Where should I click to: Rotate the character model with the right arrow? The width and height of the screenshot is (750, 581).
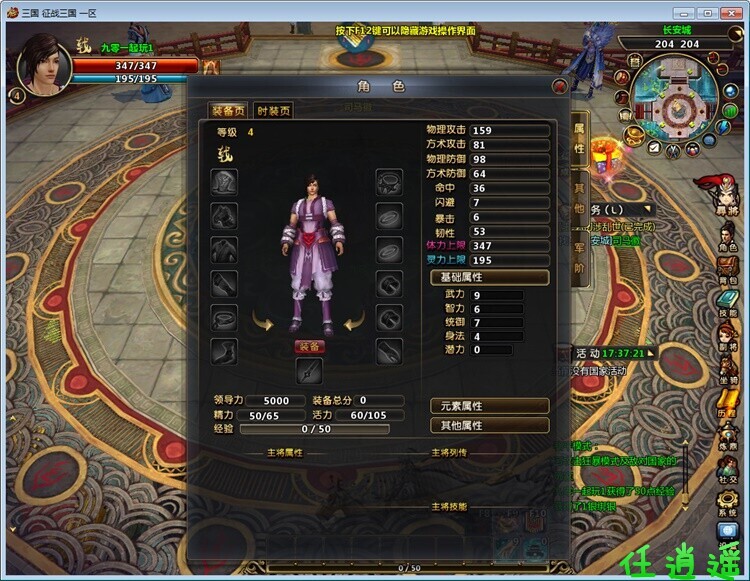(x=353, y=322)
